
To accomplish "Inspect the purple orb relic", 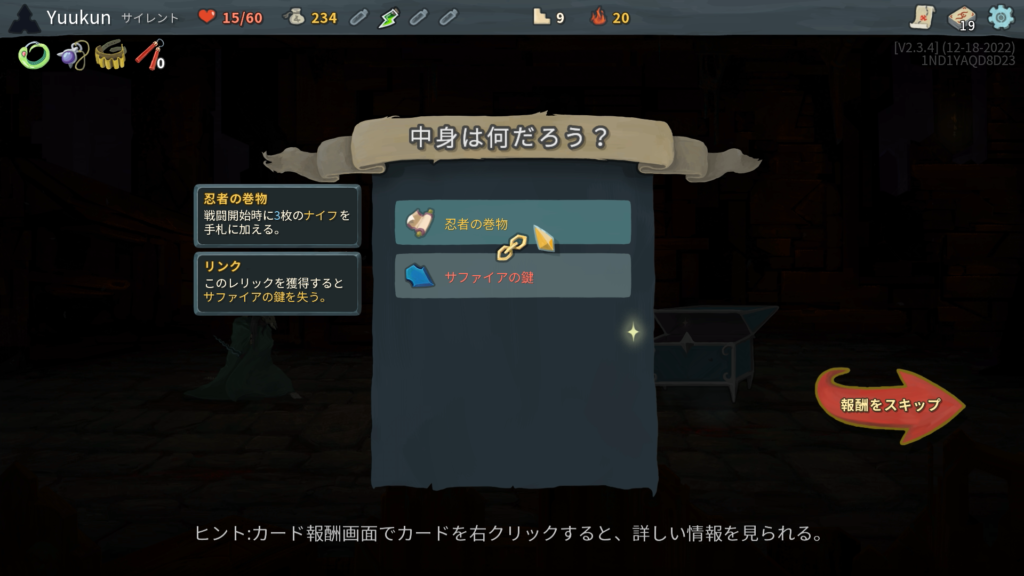I will (x=72, y=55).
